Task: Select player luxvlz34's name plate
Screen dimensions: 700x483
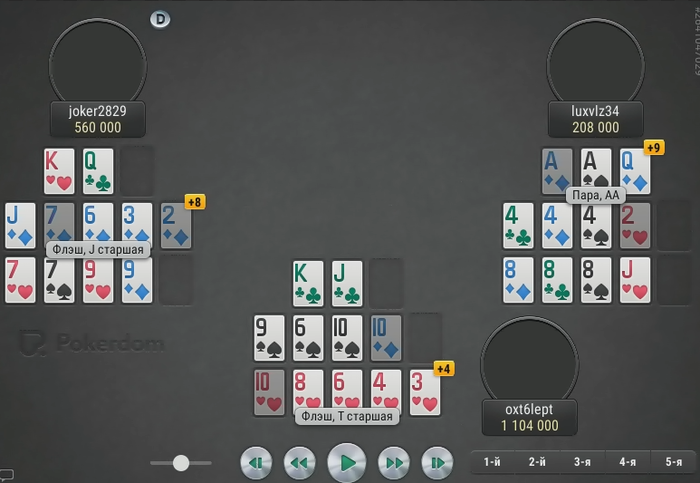Action: (594, 119)
